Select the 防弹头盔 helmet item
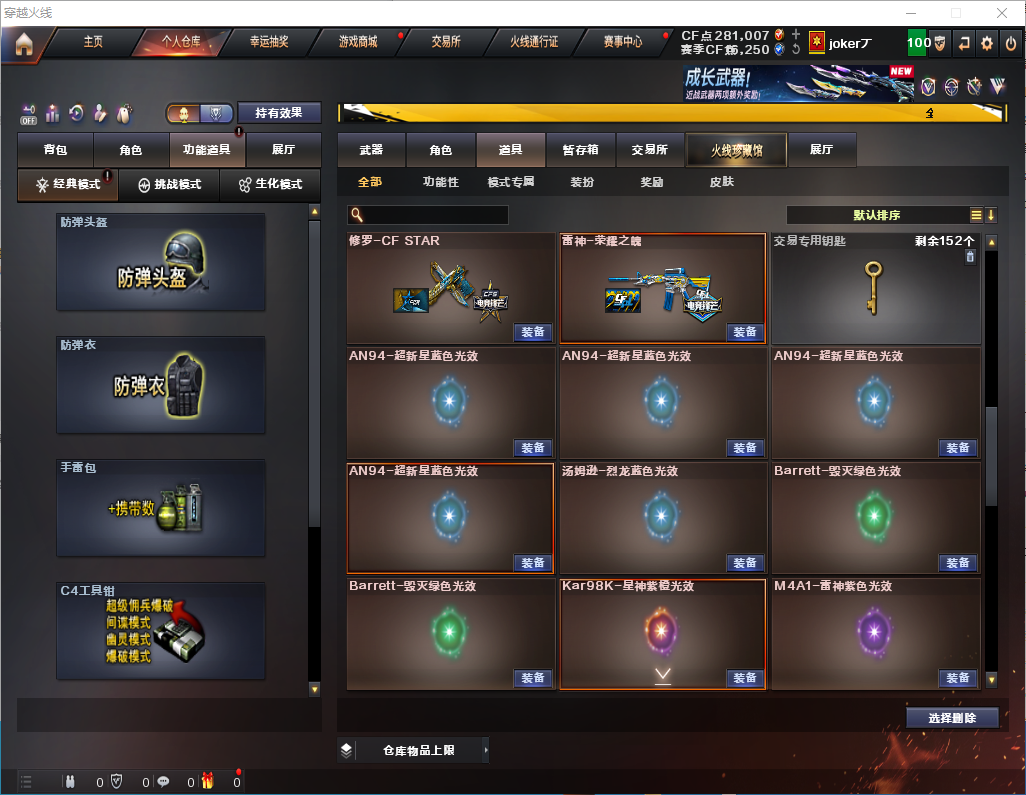 click(161, 262)
